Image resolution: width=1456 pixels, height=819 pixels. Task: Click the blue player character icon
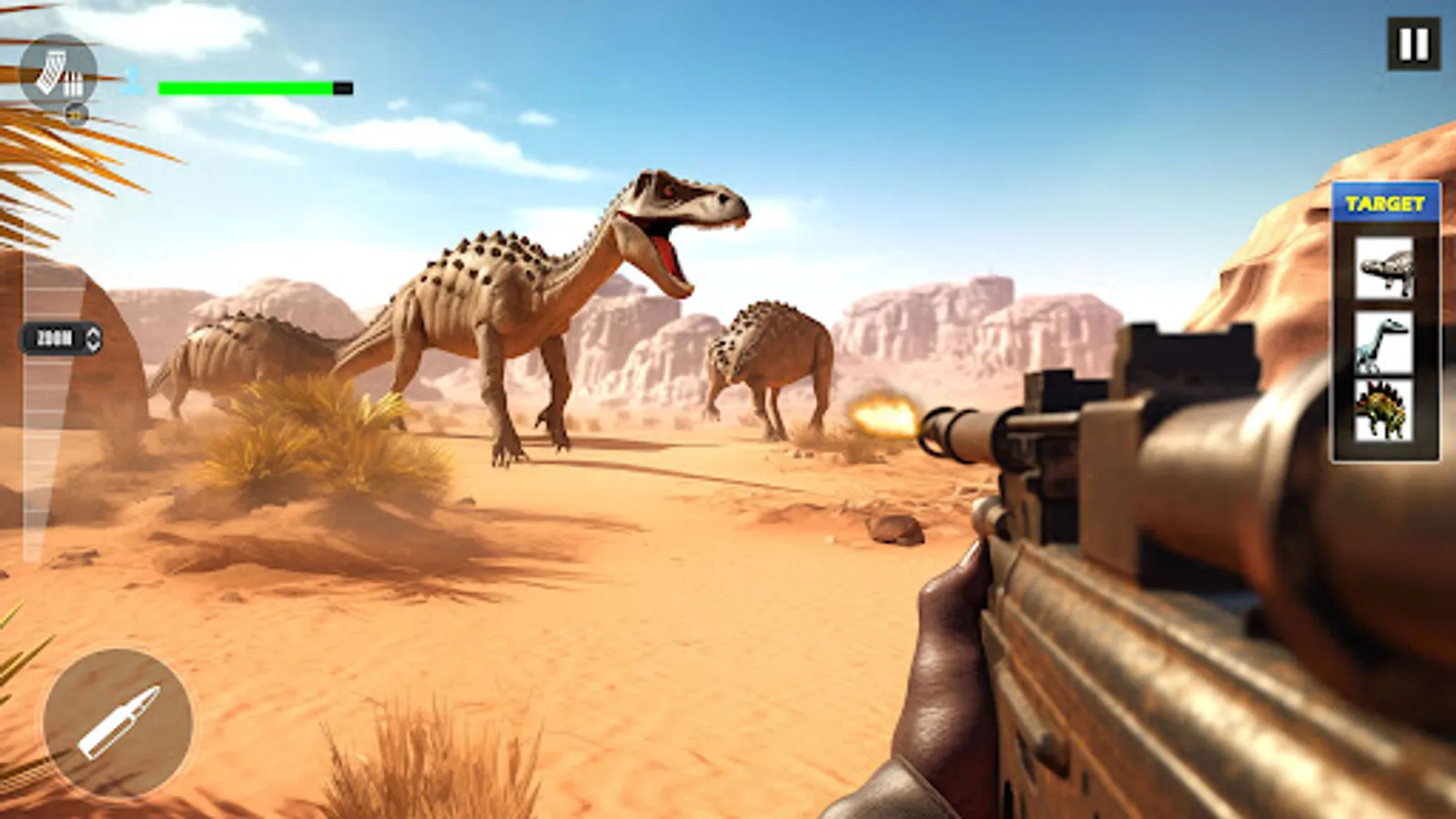134,84
